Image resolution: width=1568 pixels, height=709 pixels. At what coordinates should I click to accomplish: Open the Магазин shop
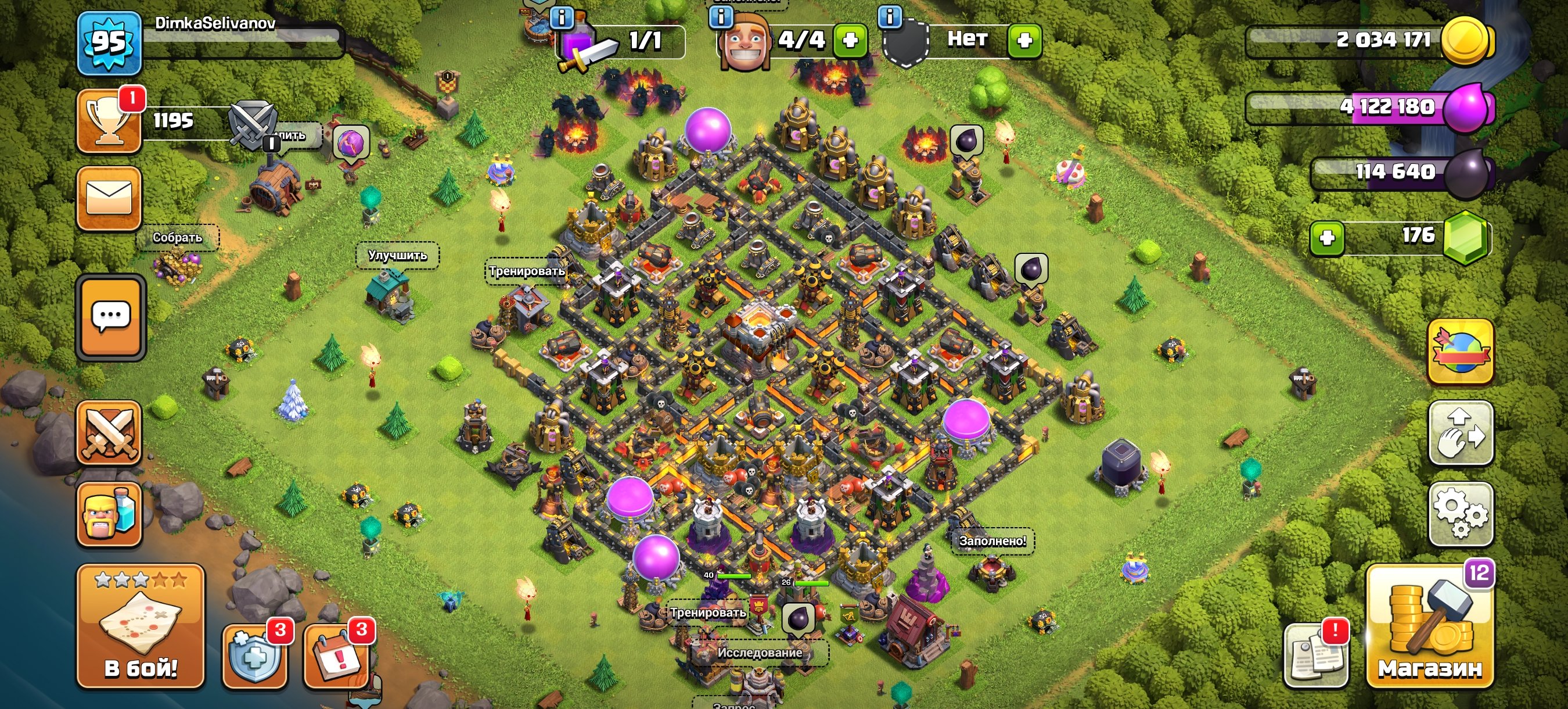1429,628
